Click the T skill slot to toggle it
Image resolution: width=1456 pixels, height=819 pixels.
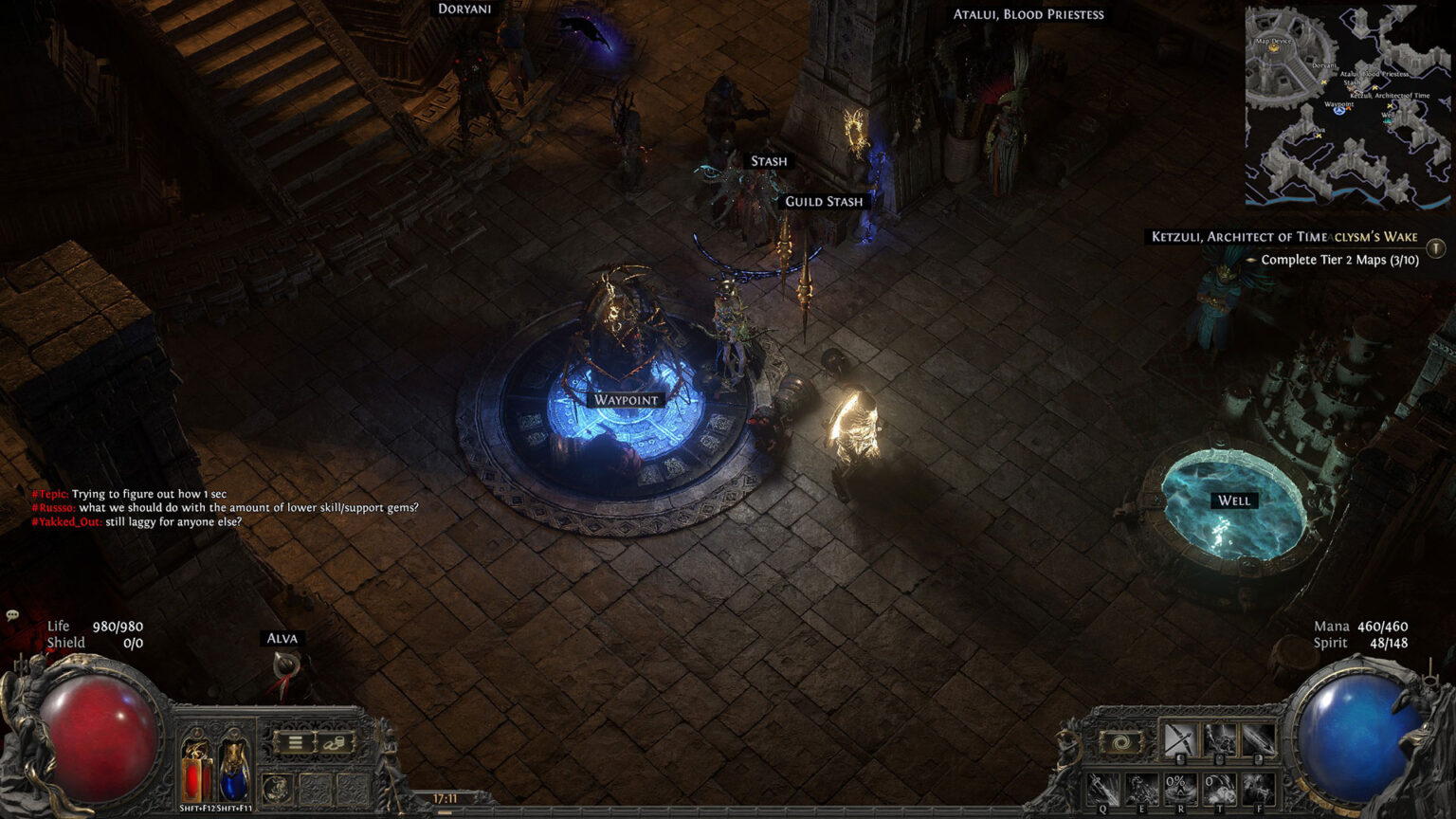1222,787
